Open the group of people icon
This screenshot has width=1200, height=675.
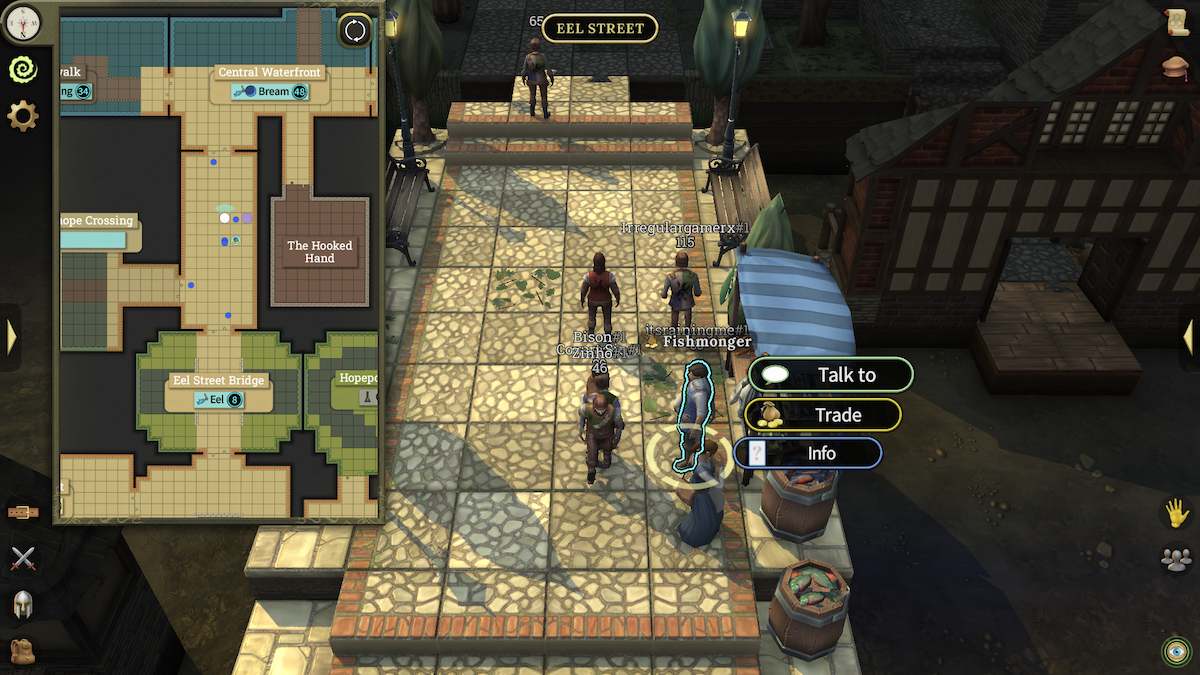pyautogui.click(x=1177, y=559)
